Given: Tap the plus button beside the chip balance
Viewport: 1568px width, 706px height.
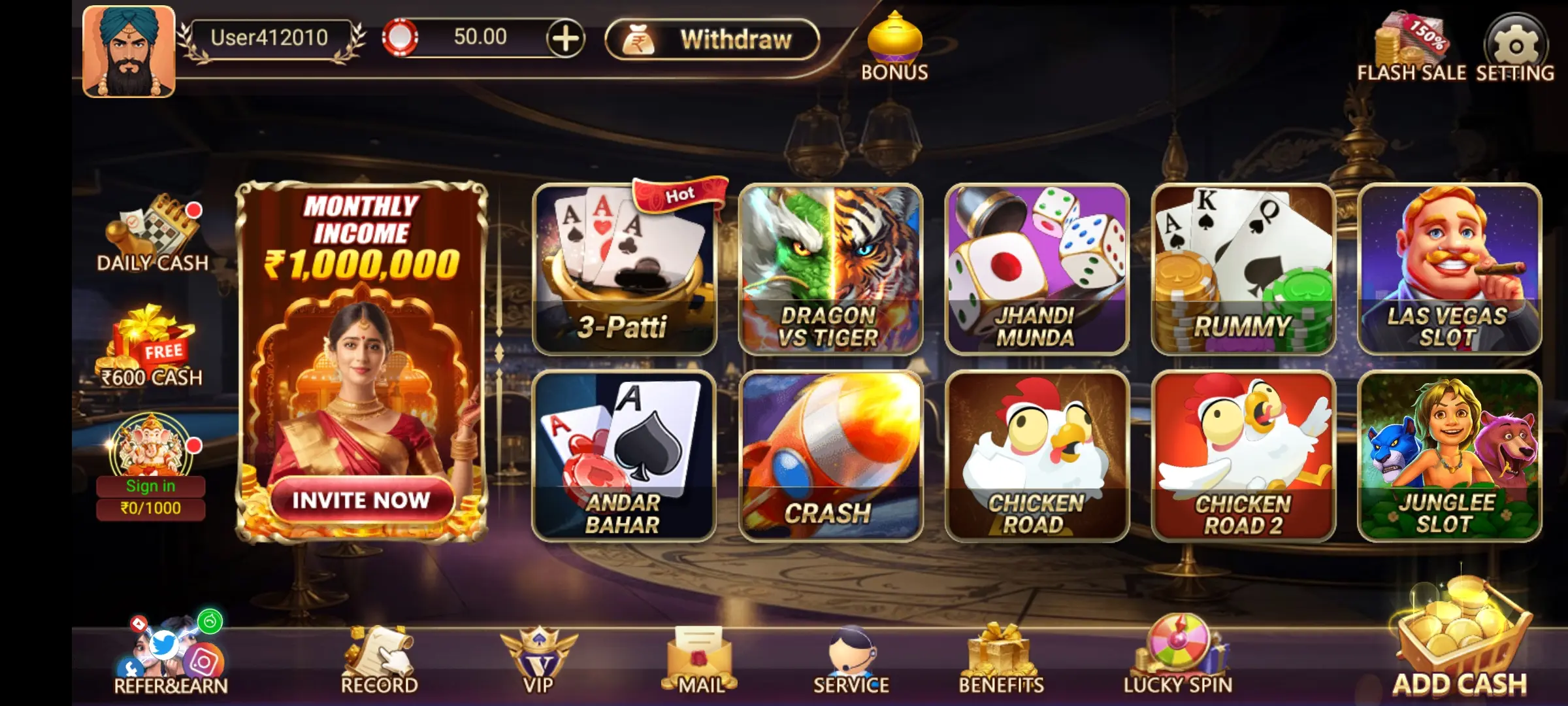Looking at the screenshot, I should (565, 39).
